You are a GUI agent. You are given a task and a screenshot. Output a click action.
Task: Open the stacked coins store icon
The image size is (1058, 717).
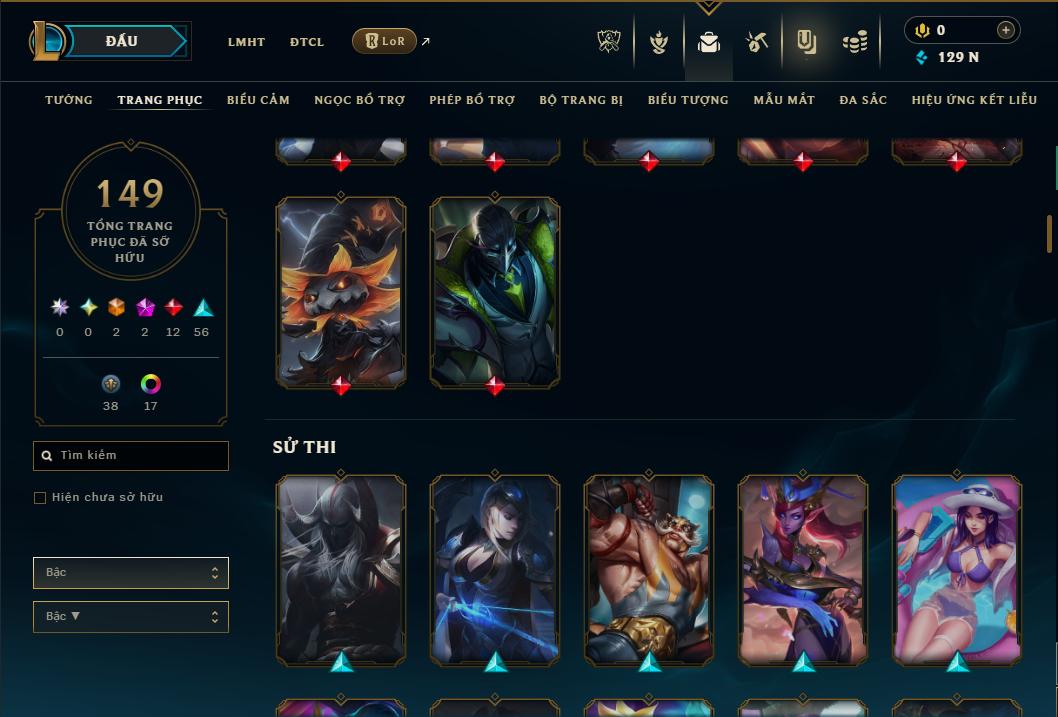pos(854,42)
